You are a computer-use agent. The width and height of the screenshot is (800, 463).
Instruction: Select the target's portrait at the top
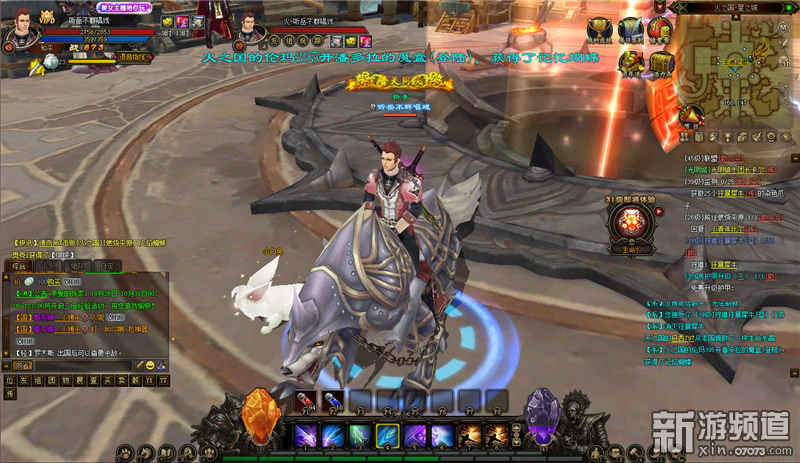tap(250, 22)
